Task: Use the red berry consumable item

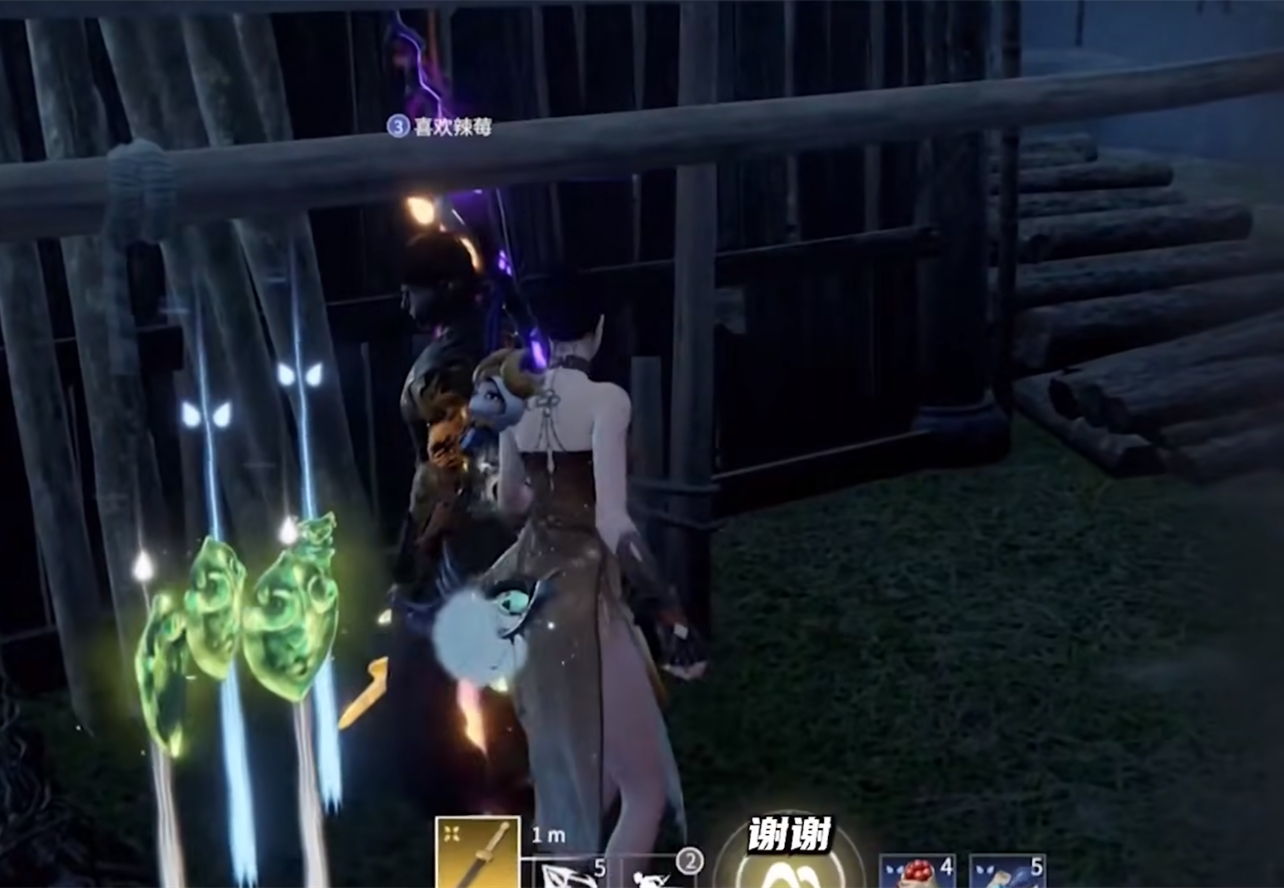Action: [x=912, y=872]
